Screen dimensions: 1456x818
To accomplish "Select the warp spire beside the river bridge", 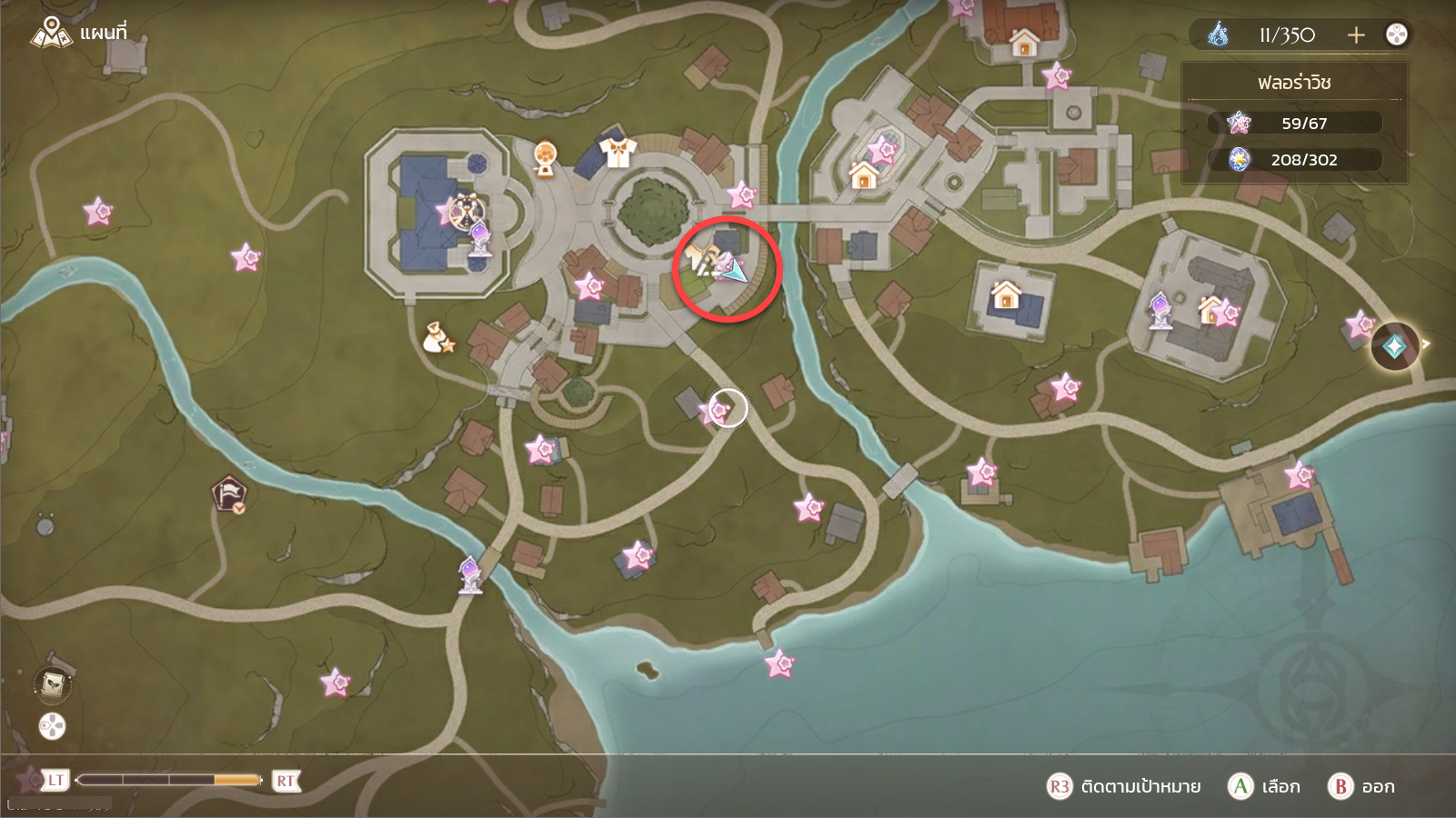I will 470,574.
